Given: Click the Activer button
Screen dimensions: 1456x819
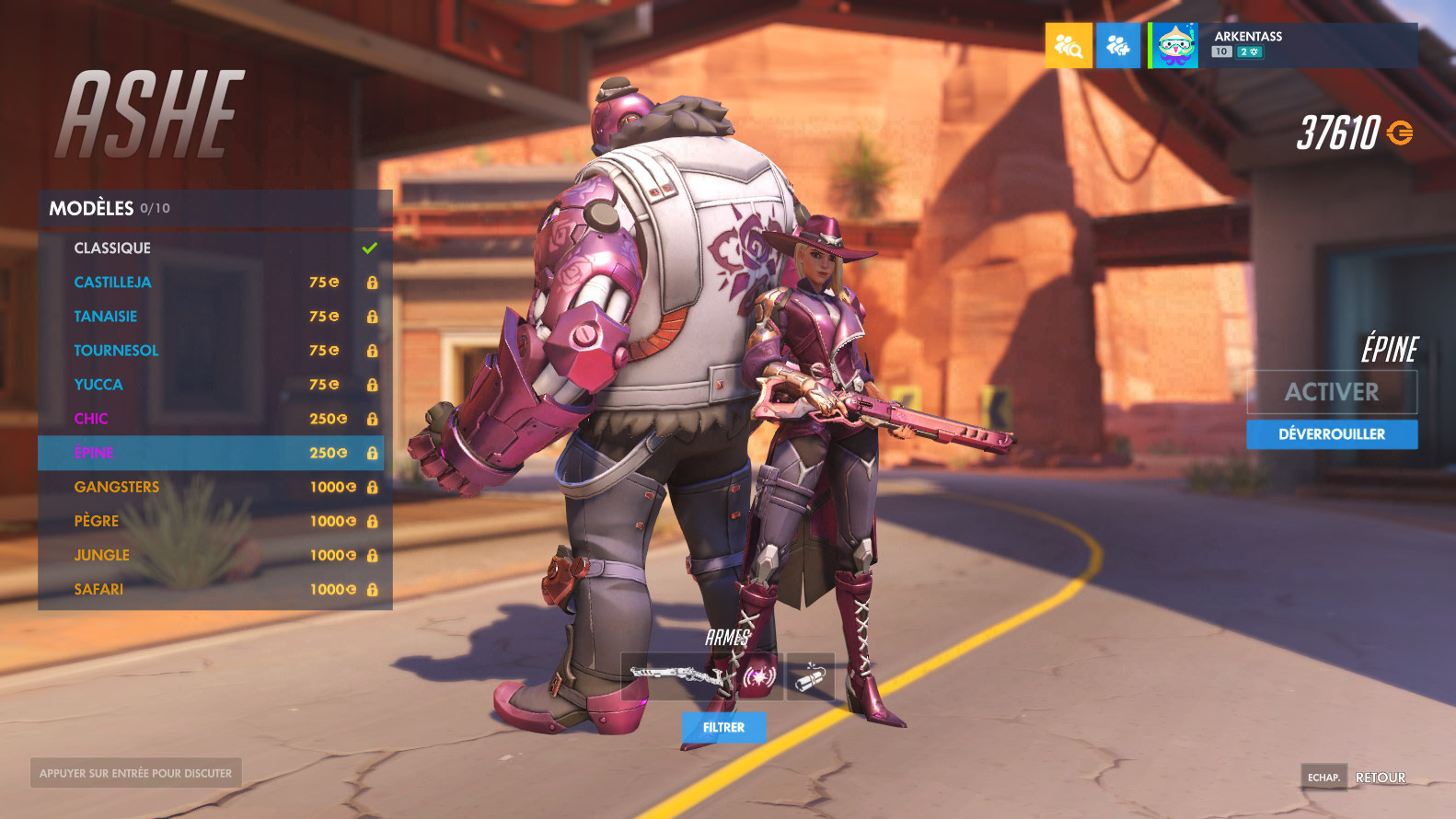Looking at the screenshot, I should (x=1331, y=392).
